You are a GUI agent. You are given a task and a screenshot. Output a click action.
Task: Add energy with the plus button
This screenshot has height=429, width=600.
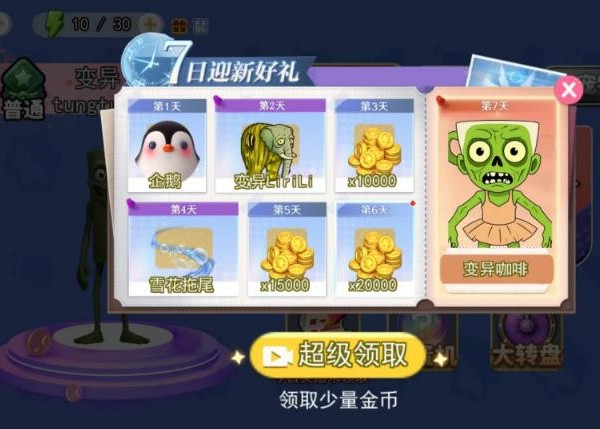tap(151, 22)
